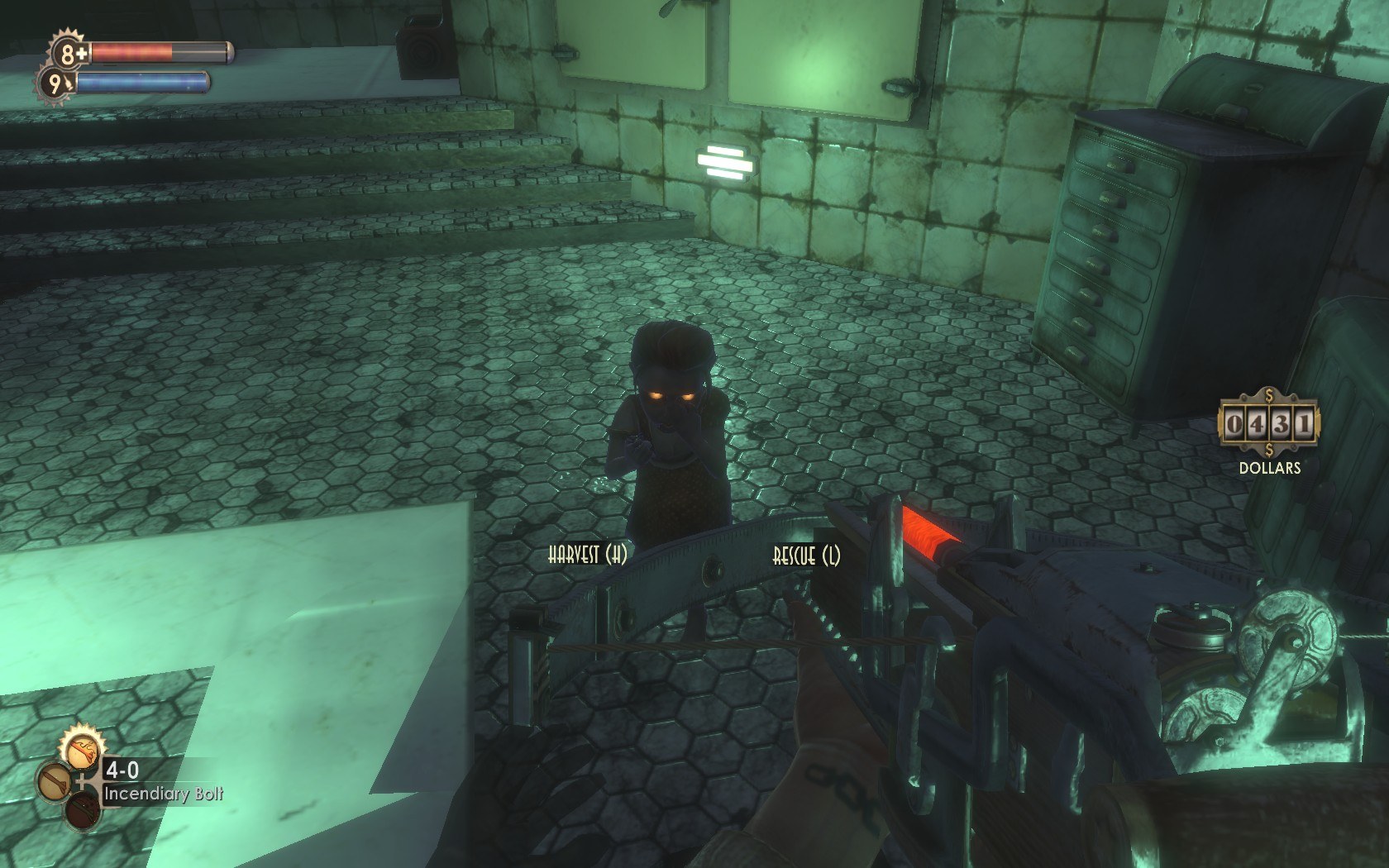Click the first aid kit counter icon
This screenshot has height=868, width=1389.
(x=69, y=54)
